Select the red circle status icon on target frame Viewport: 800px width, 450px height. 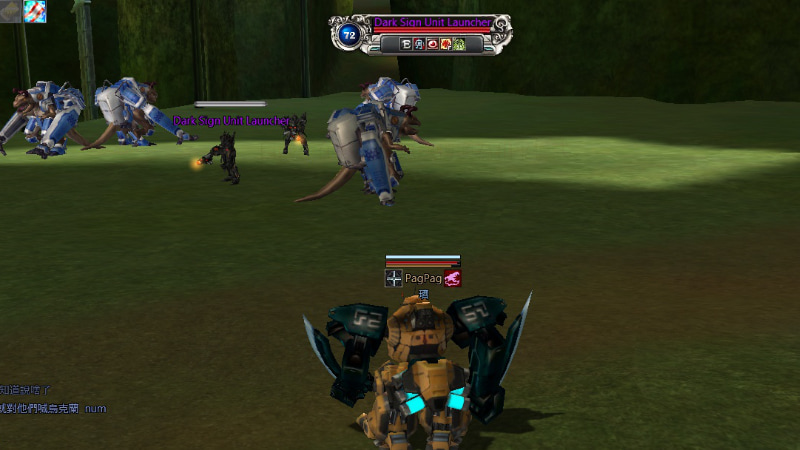click(432, 44)
